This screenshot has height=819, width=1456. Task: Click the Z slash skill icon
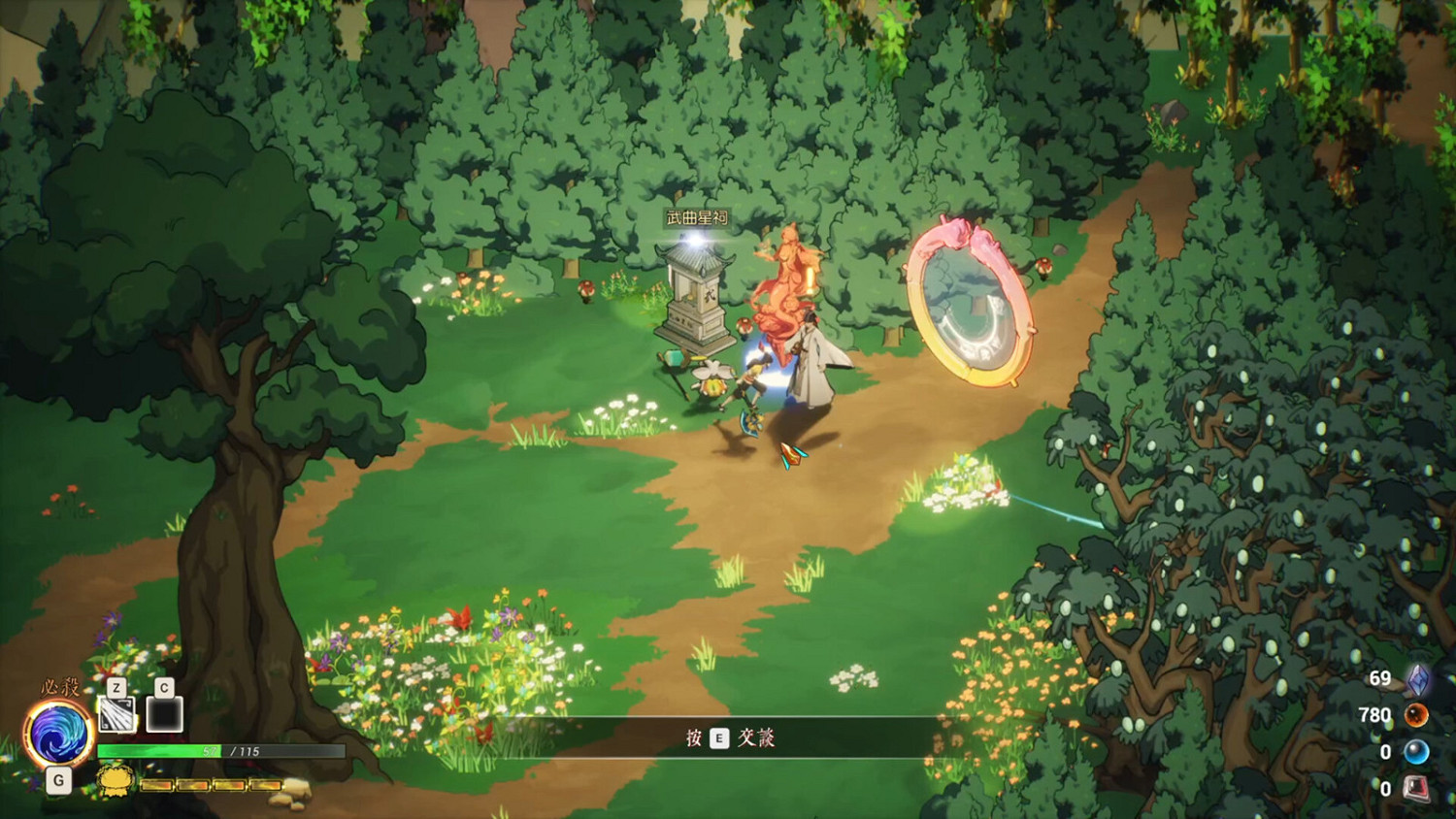(116, 715)
